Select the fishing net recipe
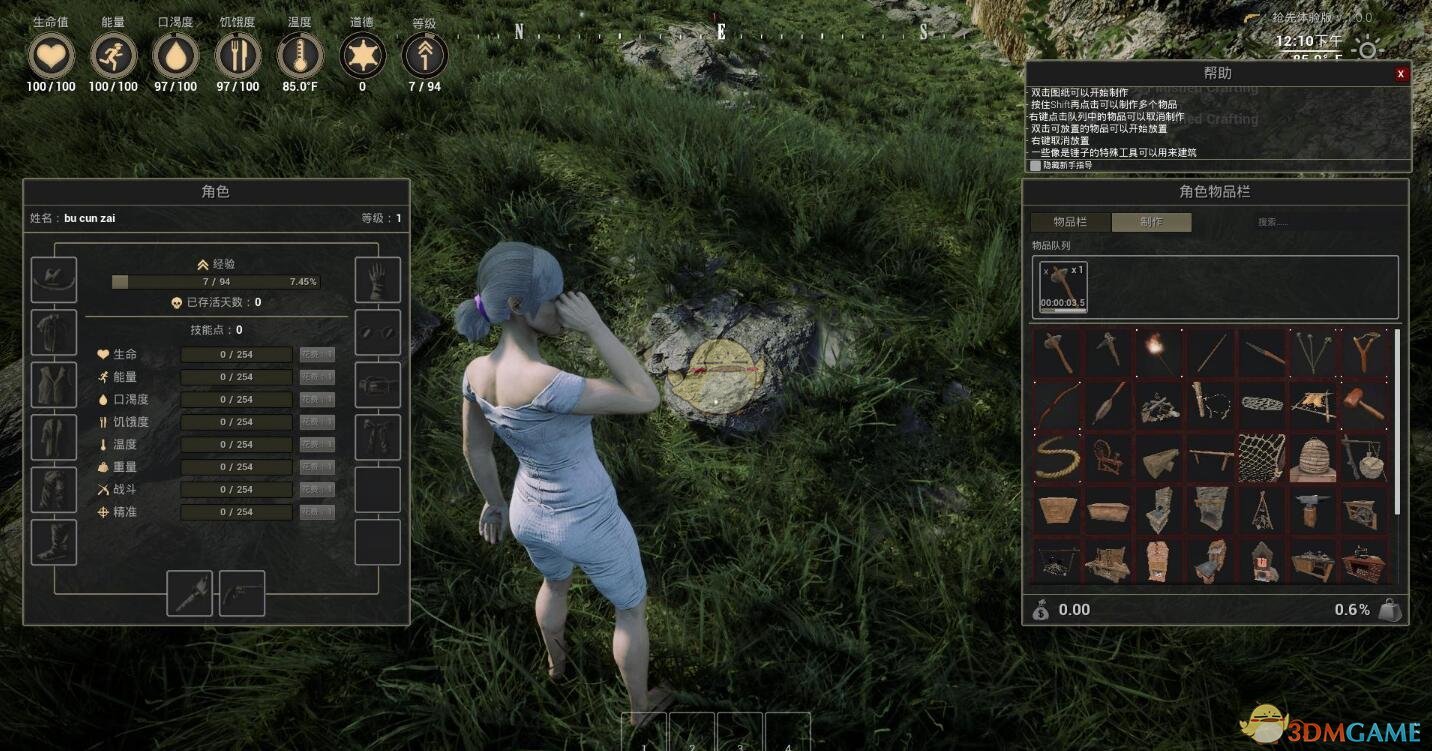1432x751 pixels. (1261, 458)
